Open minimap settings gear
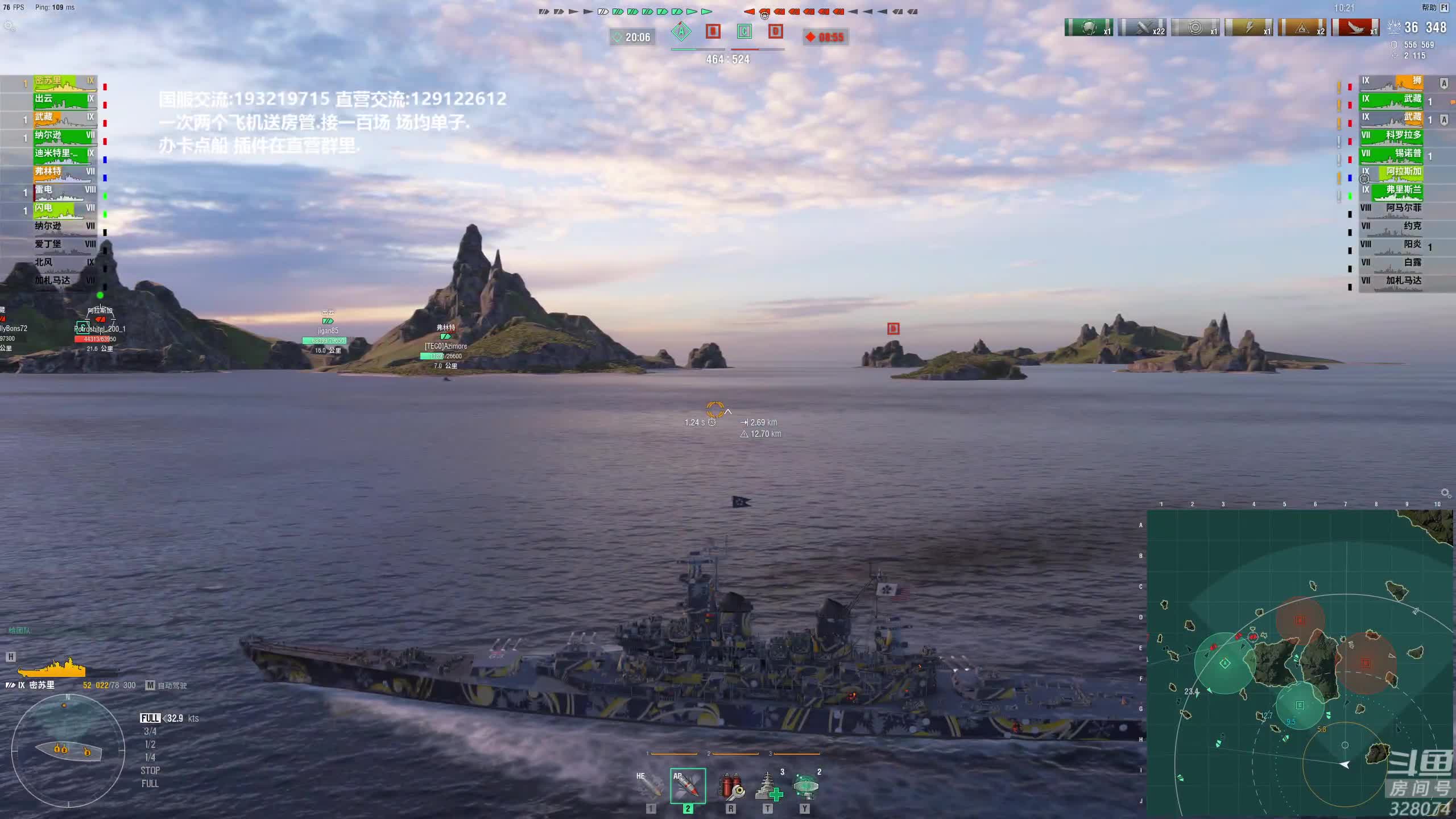 [1445, 493]
